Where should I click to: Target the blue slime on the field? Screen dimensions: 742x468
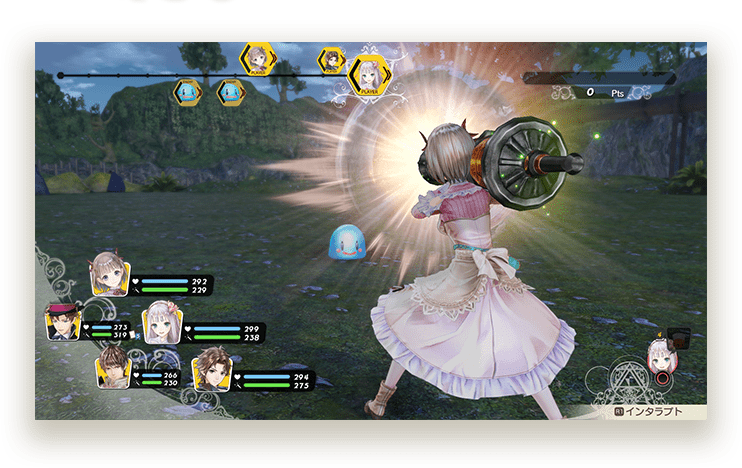pyautogui.click(x=347, y=242)
